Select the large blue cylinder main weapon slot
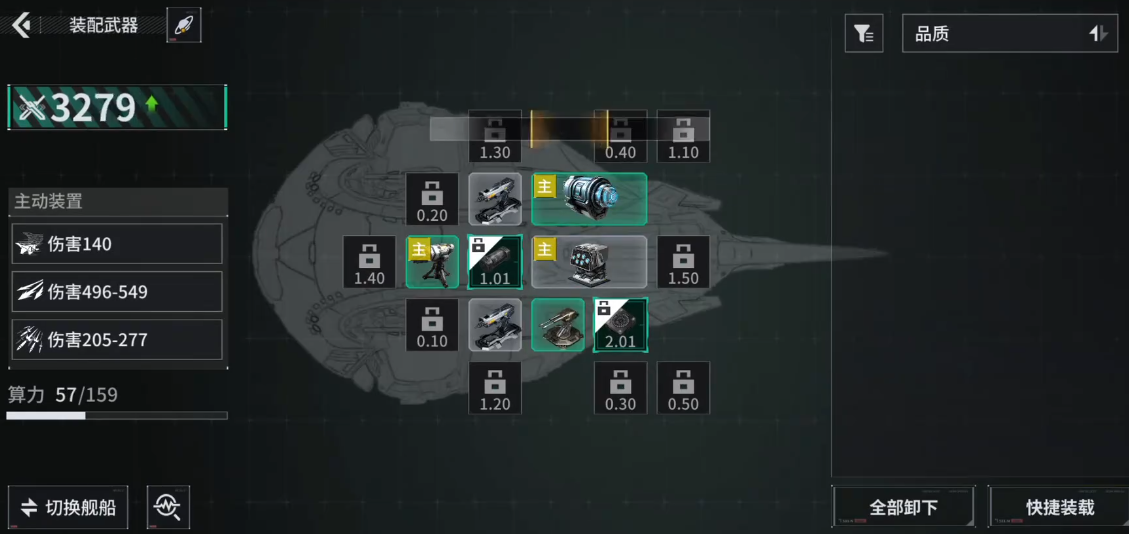 click(589, 199)
